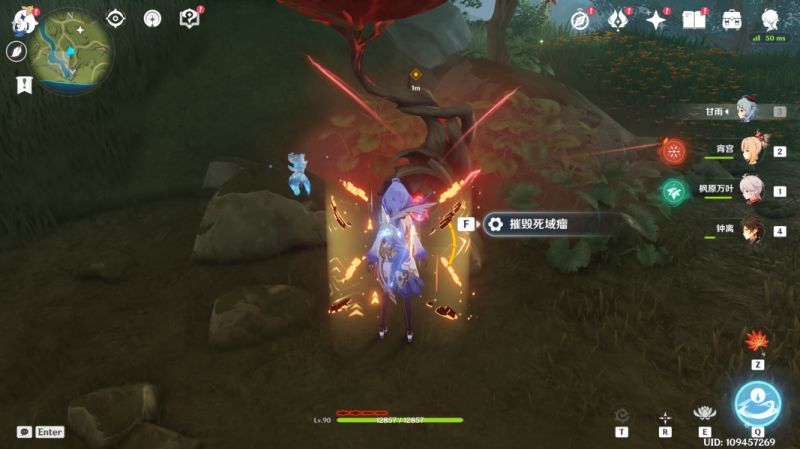800x449 pixels.
Task: Switch to party member 钟离
Action: 754,229
